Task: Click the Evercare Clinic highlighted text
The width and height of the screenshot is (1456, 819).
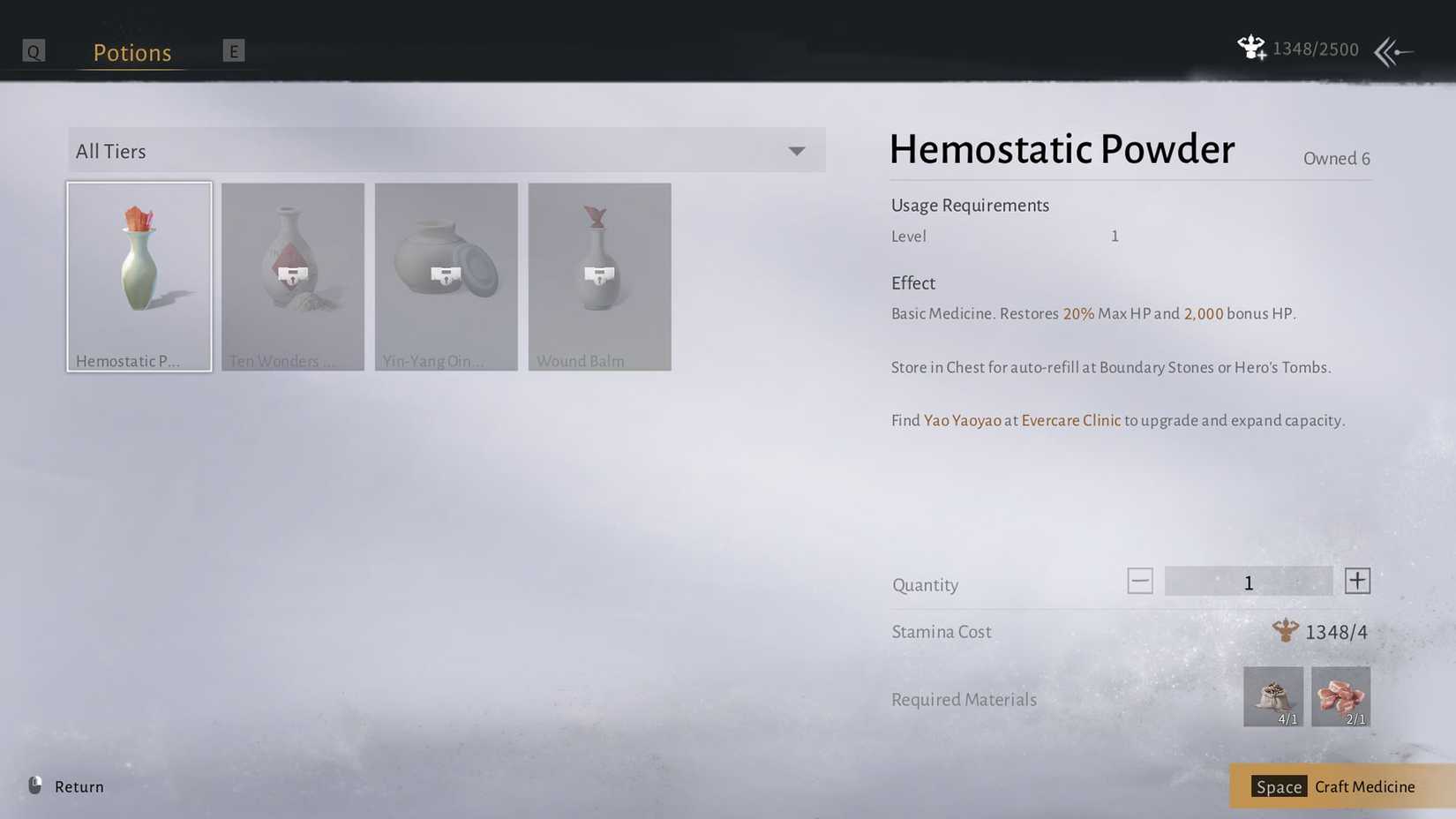Action: pos(1070,420)
